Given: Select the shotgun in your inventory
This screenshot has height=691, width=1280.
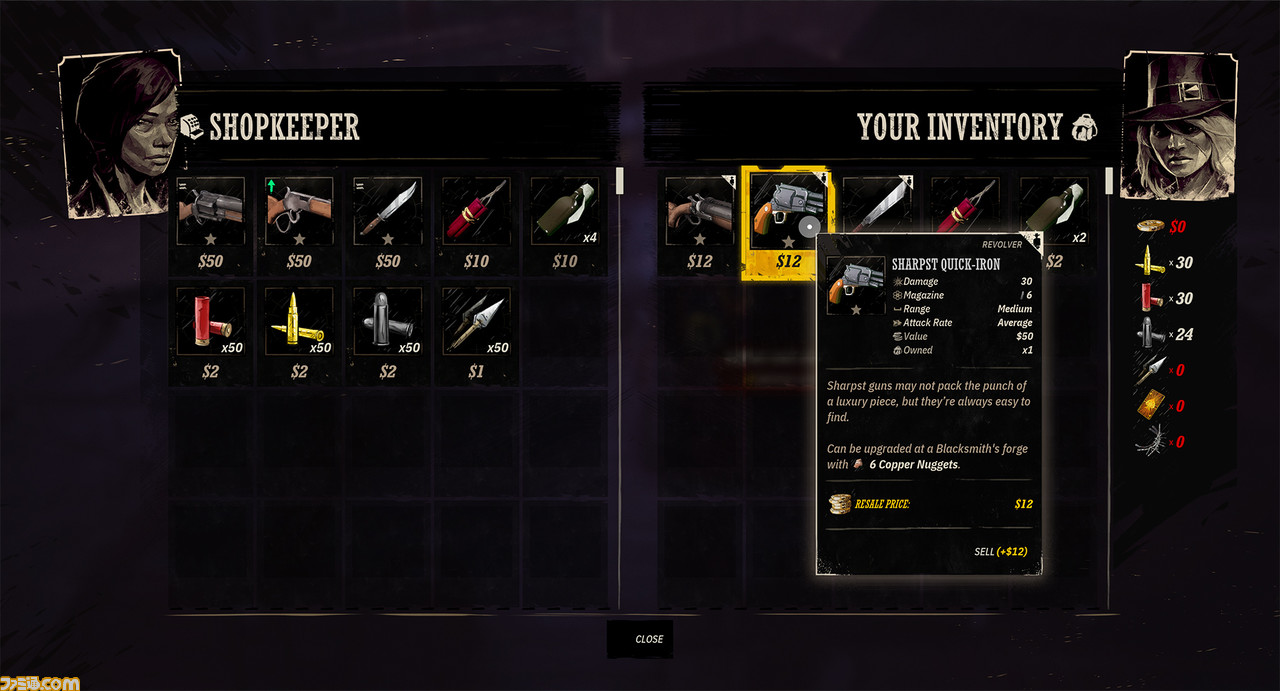Looking at the screenshot, I should tap(699, 212).
